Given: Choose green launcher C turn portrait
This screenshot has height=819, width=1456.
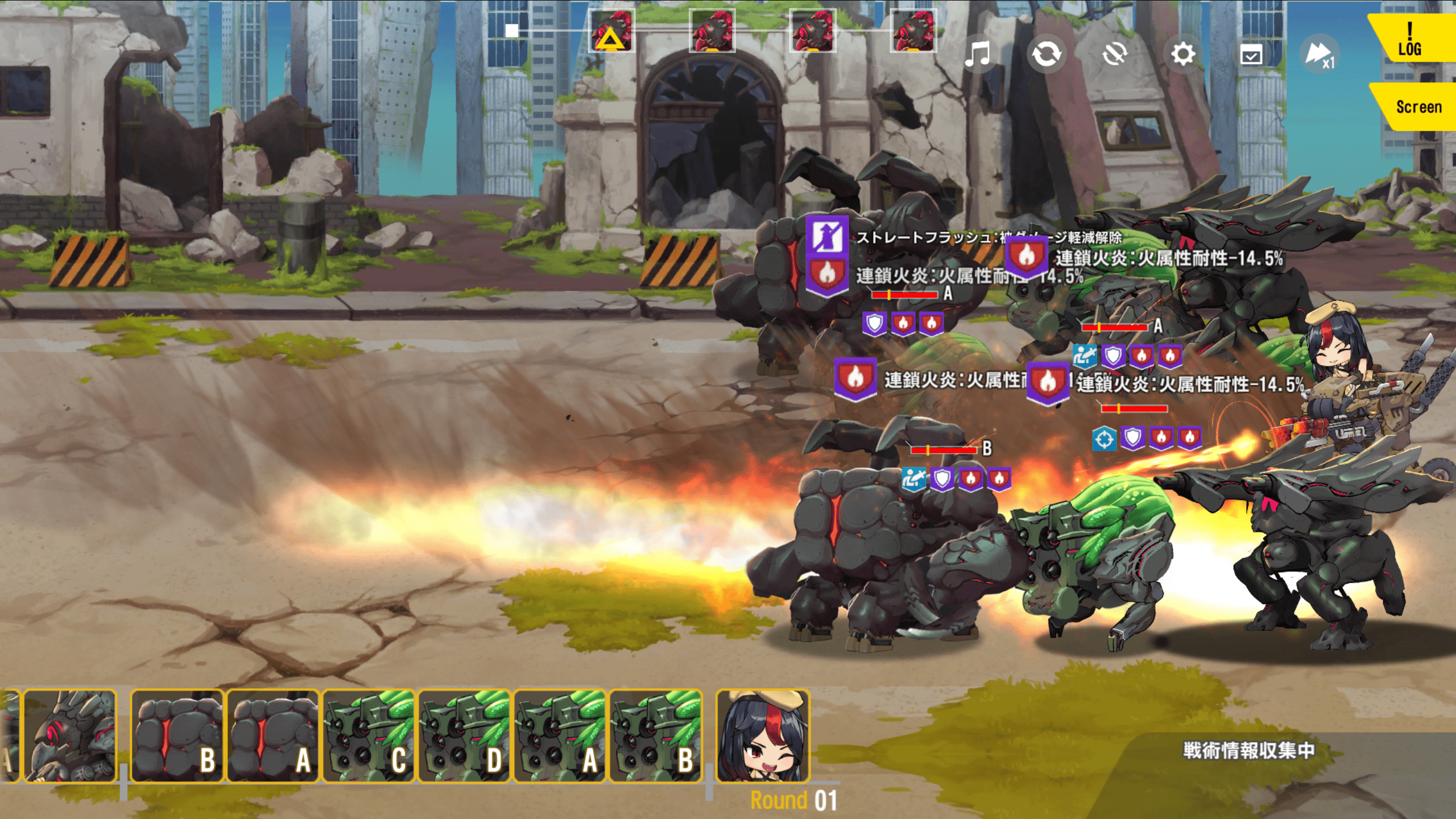Looking at the screenshot, I should (369, 736).
